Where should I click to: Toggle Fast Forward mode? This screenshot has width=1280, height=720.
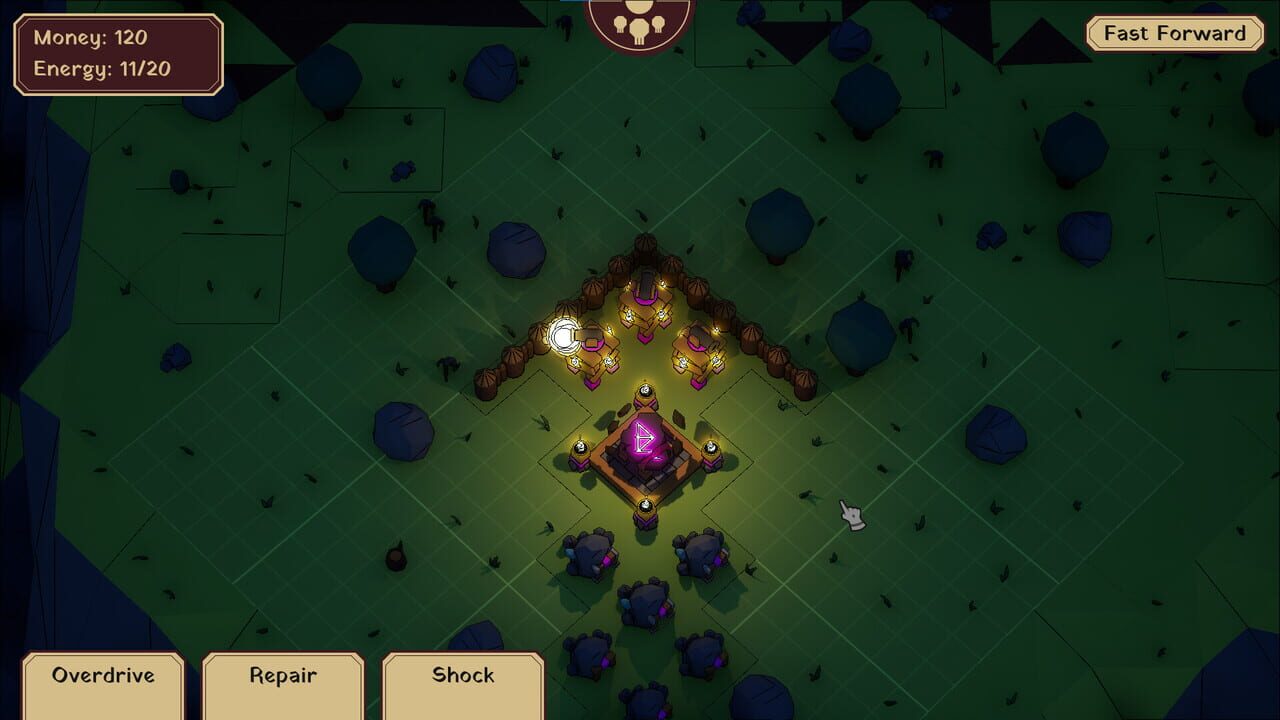(1172, 32)
